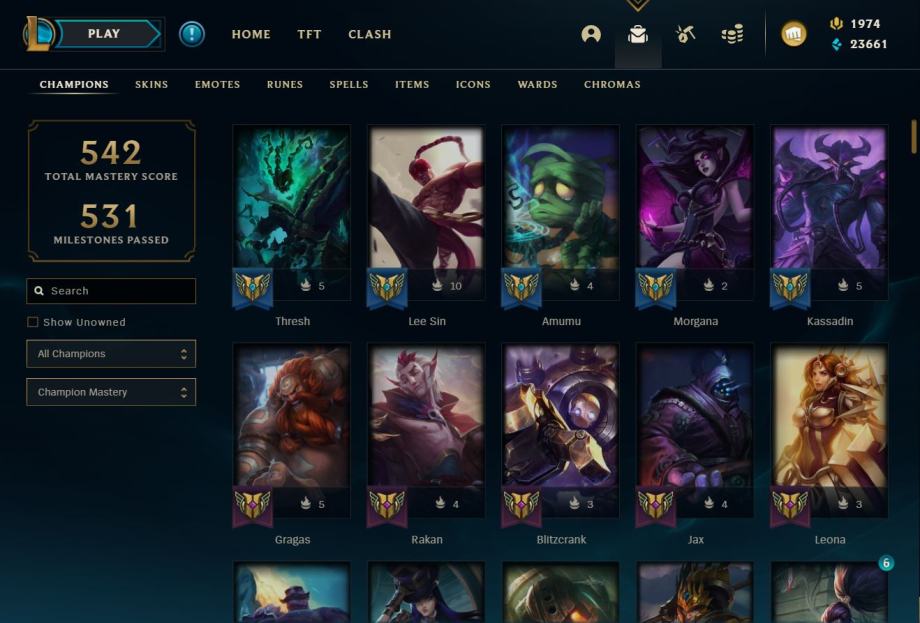Image resolution: width=920 pixels, height=623 pixels.
Task: Open the All Champions filter dropdown
Action: (111, 354)
